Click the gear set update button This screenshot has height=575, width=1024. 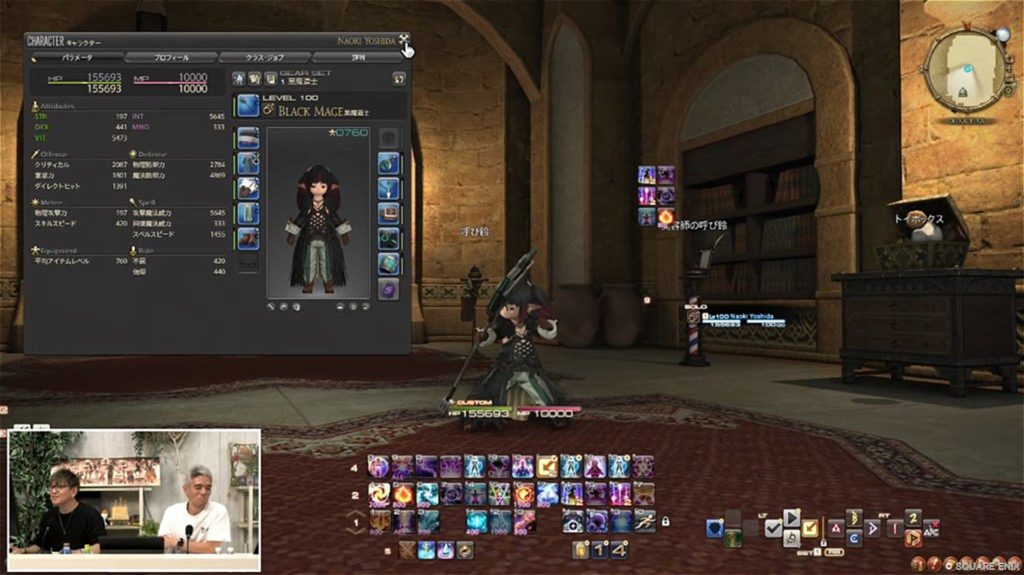[x=398, y=78]
